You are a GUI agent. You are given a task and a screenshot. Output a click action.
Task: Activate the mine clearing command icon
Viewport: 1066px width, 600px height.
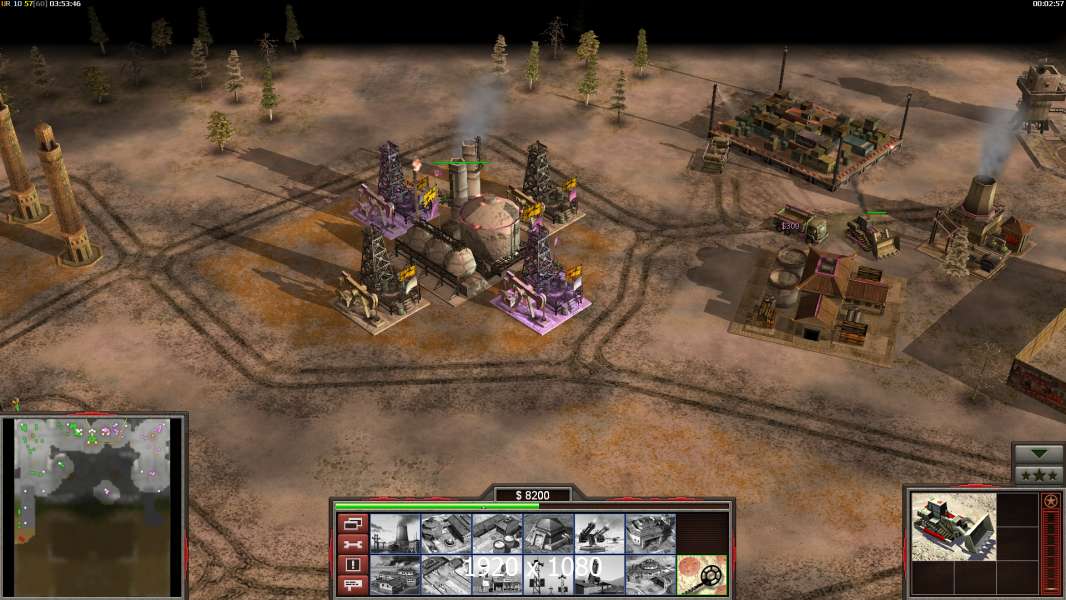pyautogui.click(x=700, y=573)
